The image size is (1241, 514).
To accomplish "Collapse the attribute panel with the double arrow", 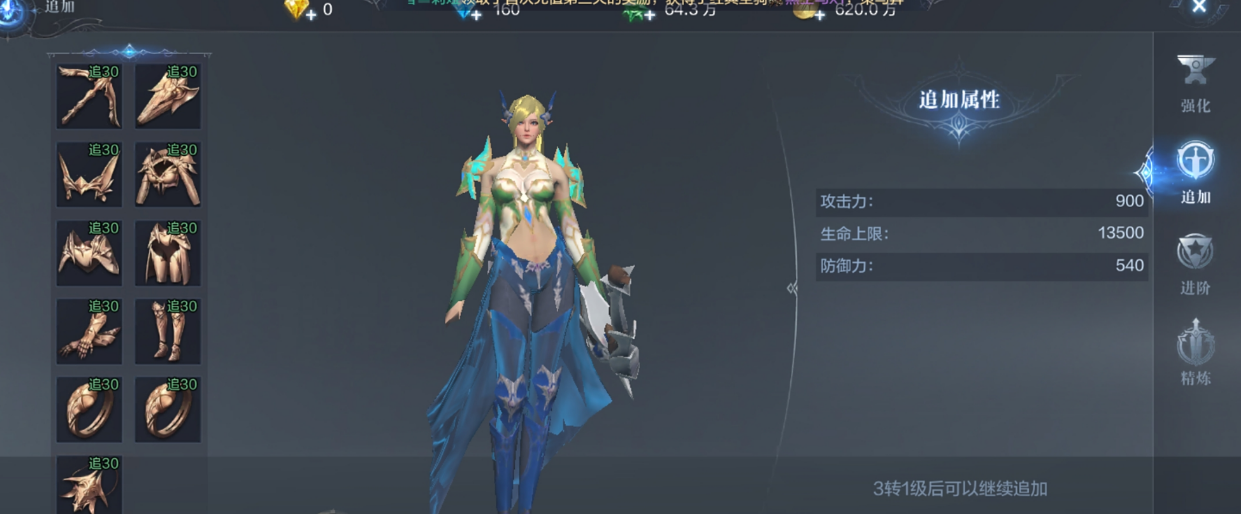I will pyautogui.click(x=792, y=288).
